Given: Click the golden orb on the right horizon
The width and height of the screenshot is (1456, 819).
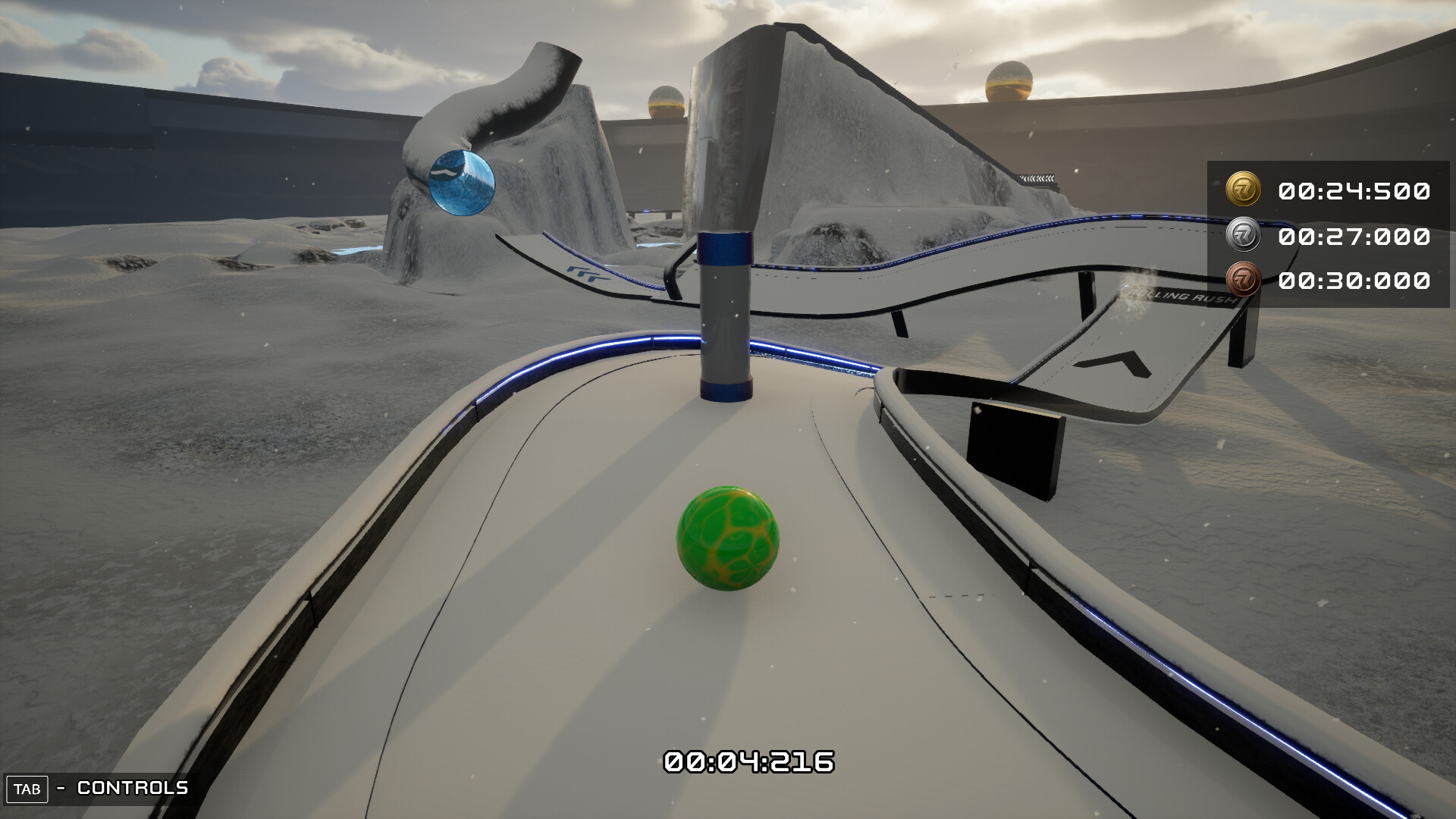Looking at the screenshot, I should pyautogui.click(x=1009, y=82).
